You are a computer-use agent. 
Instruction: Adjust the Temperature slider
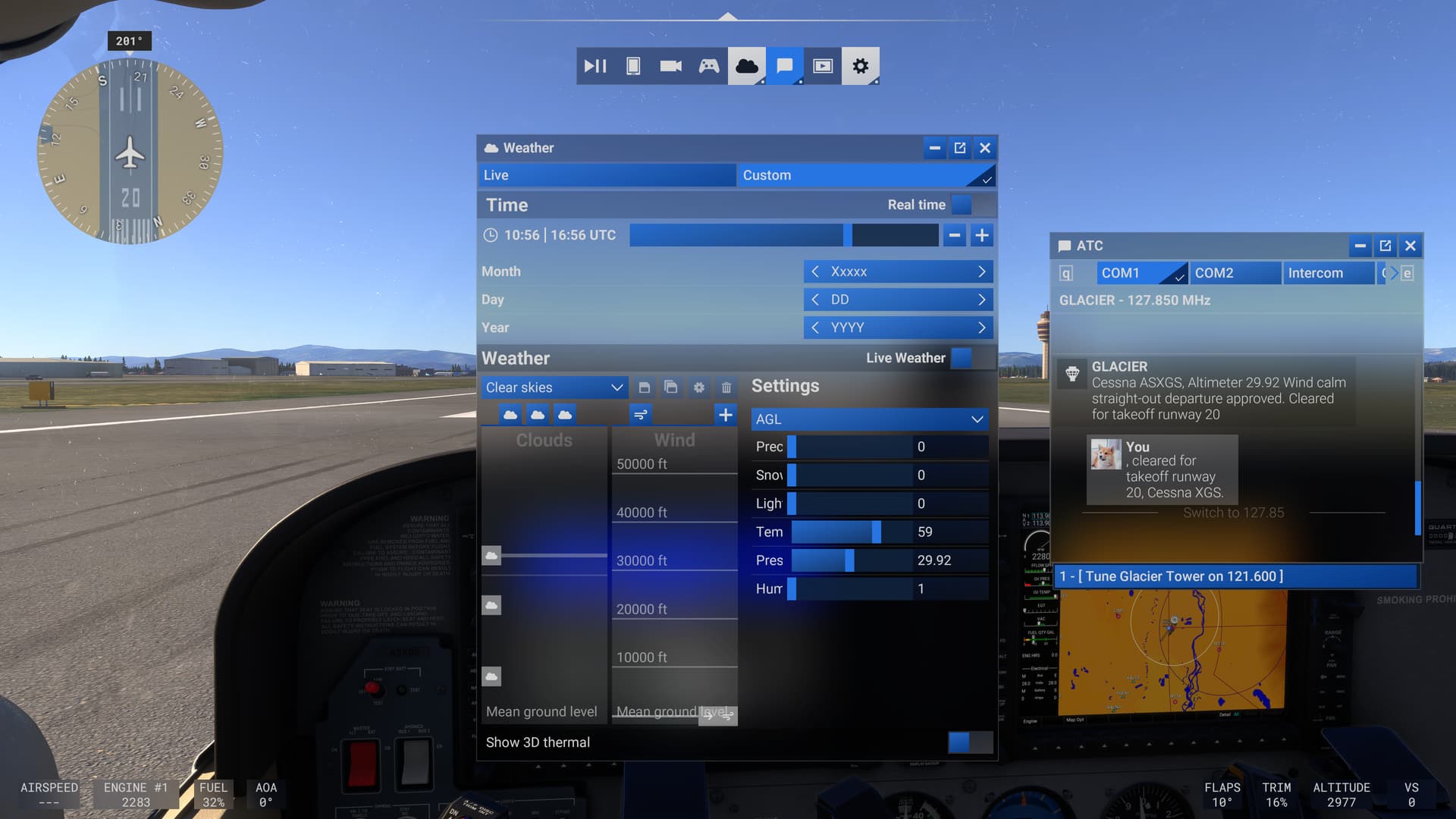(x=877, y=532)
